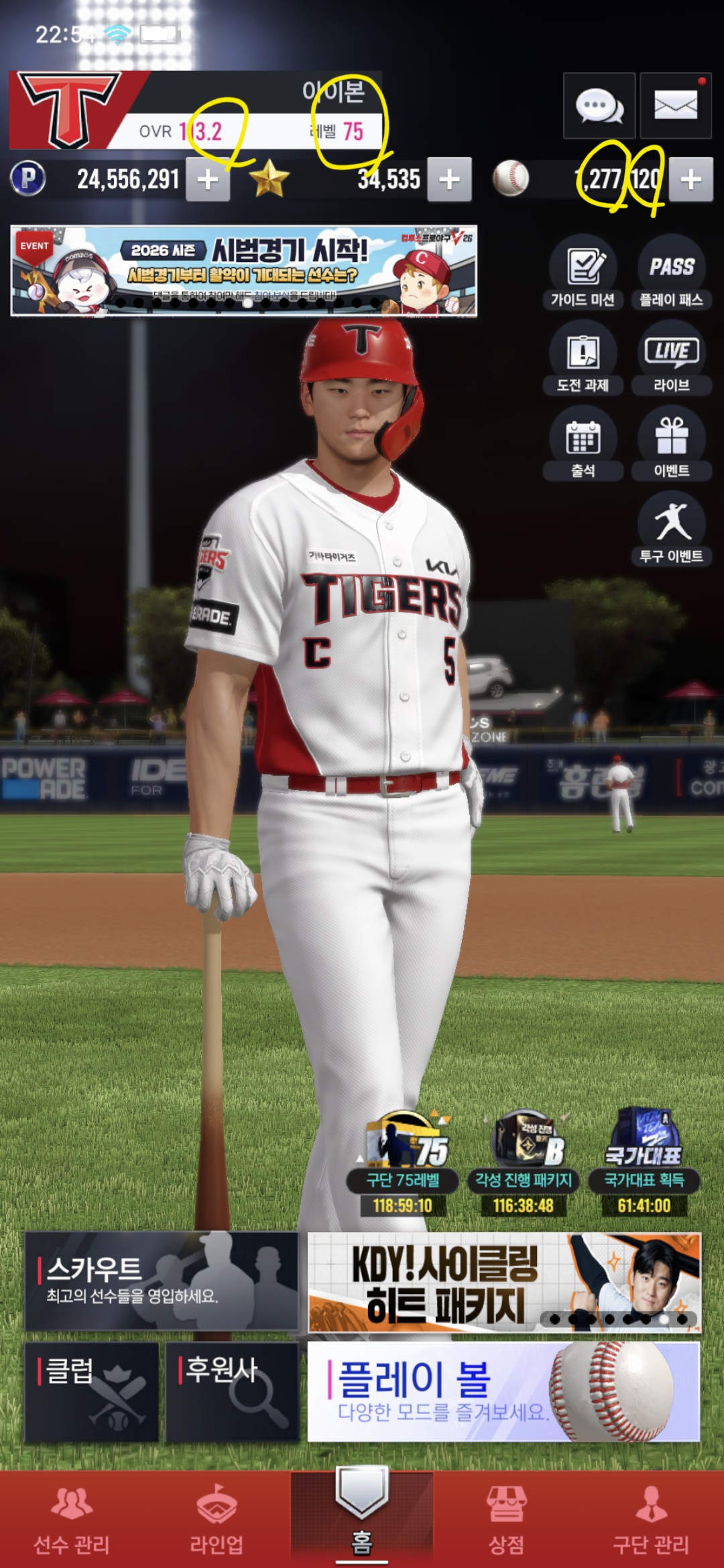Tap the plus button beside baseball currency

(690, 180)
